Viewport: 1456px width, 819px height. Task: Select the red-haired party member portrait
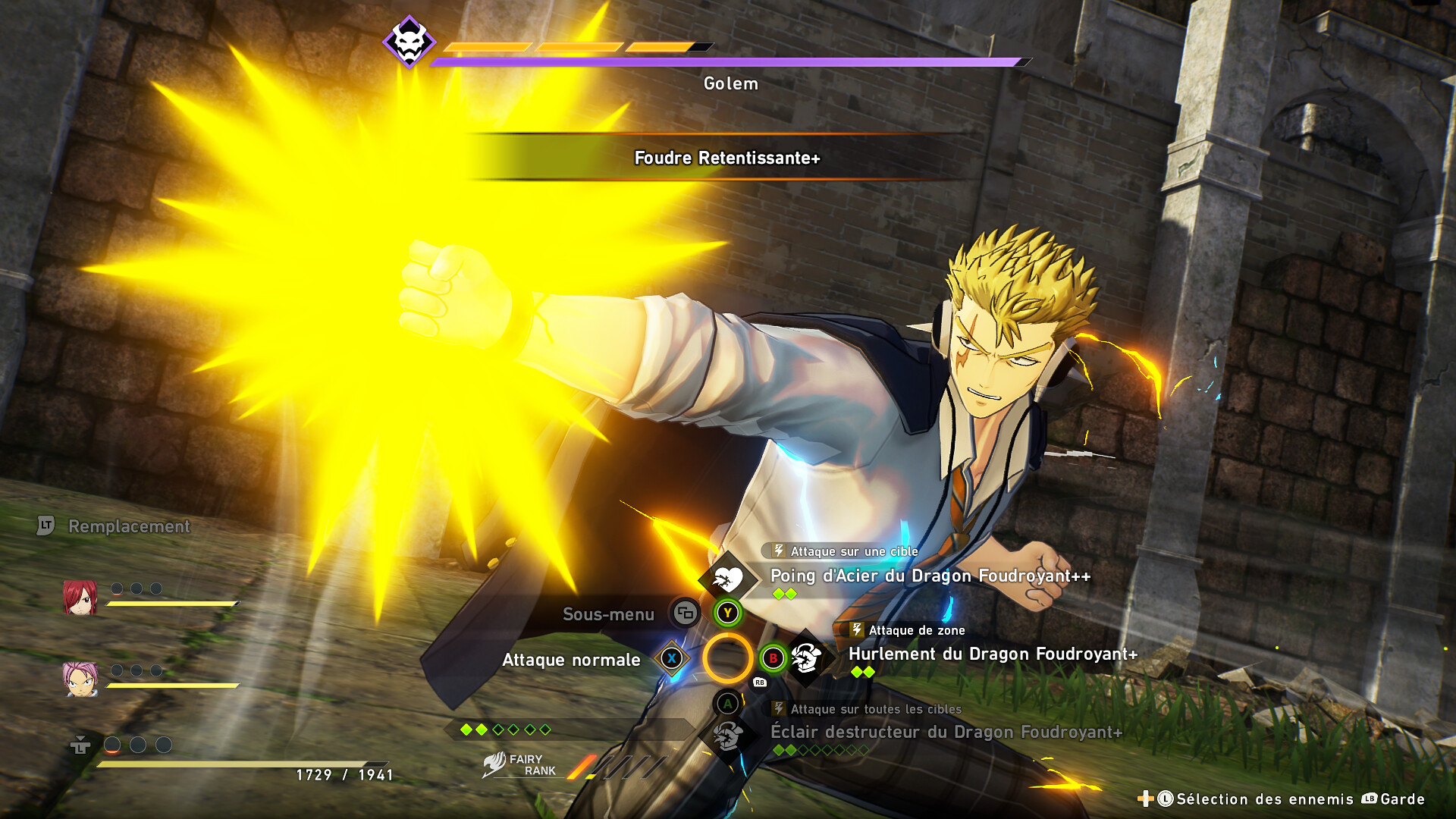[80, 598]
